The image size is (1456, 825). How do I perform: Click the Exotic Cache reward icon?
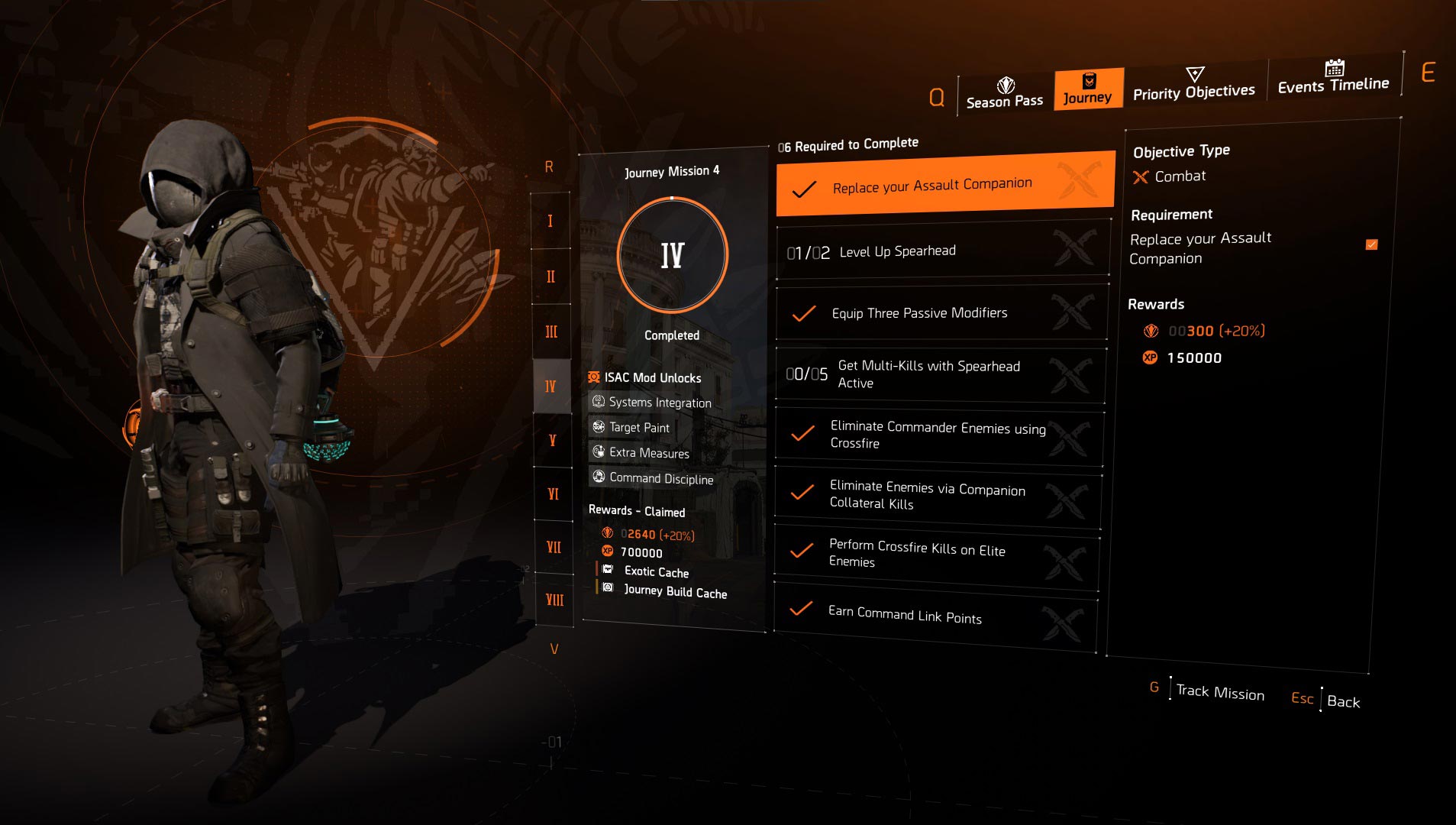point(609,569)
